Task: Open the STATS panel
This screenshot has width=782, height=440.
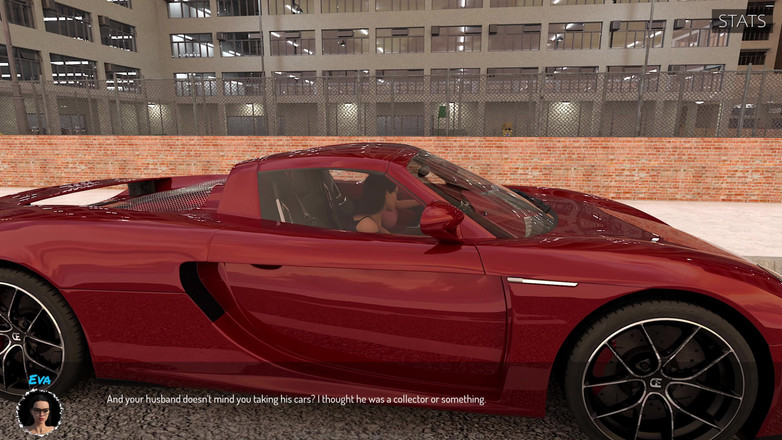Action: pos(741,21)
